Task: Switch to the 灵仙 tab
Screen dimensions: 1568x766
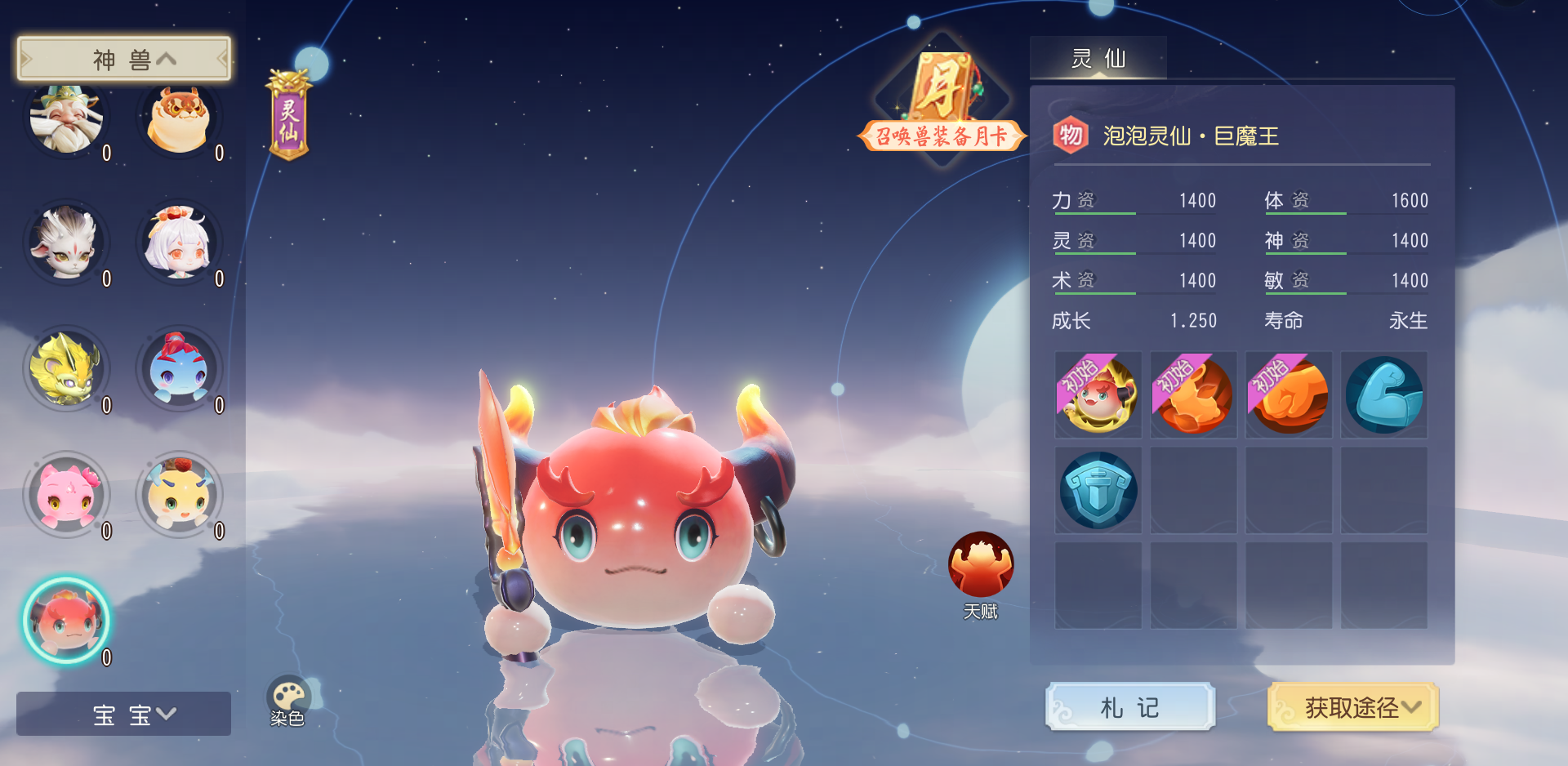Action: tap(1098, 59)
